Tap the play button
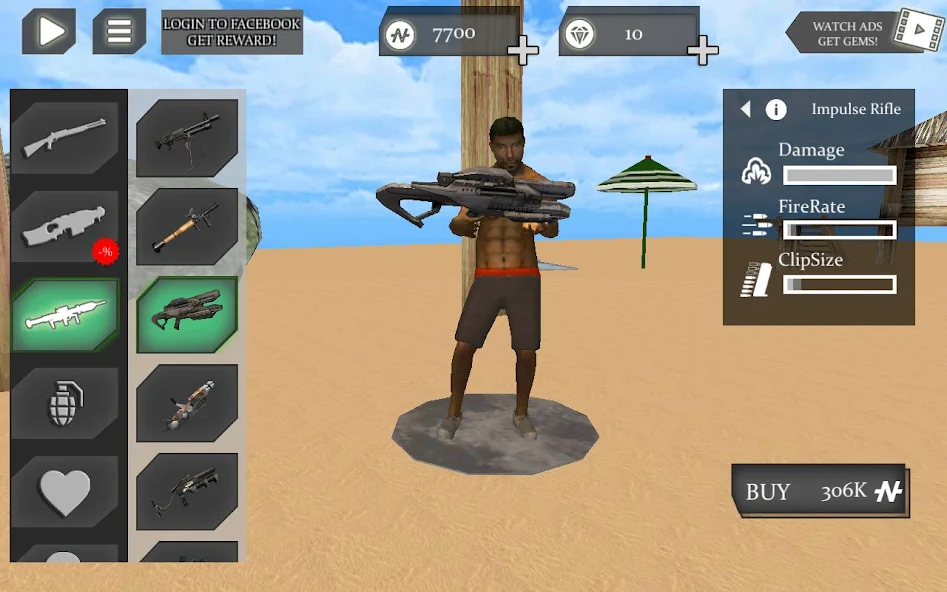 [49, 31]
